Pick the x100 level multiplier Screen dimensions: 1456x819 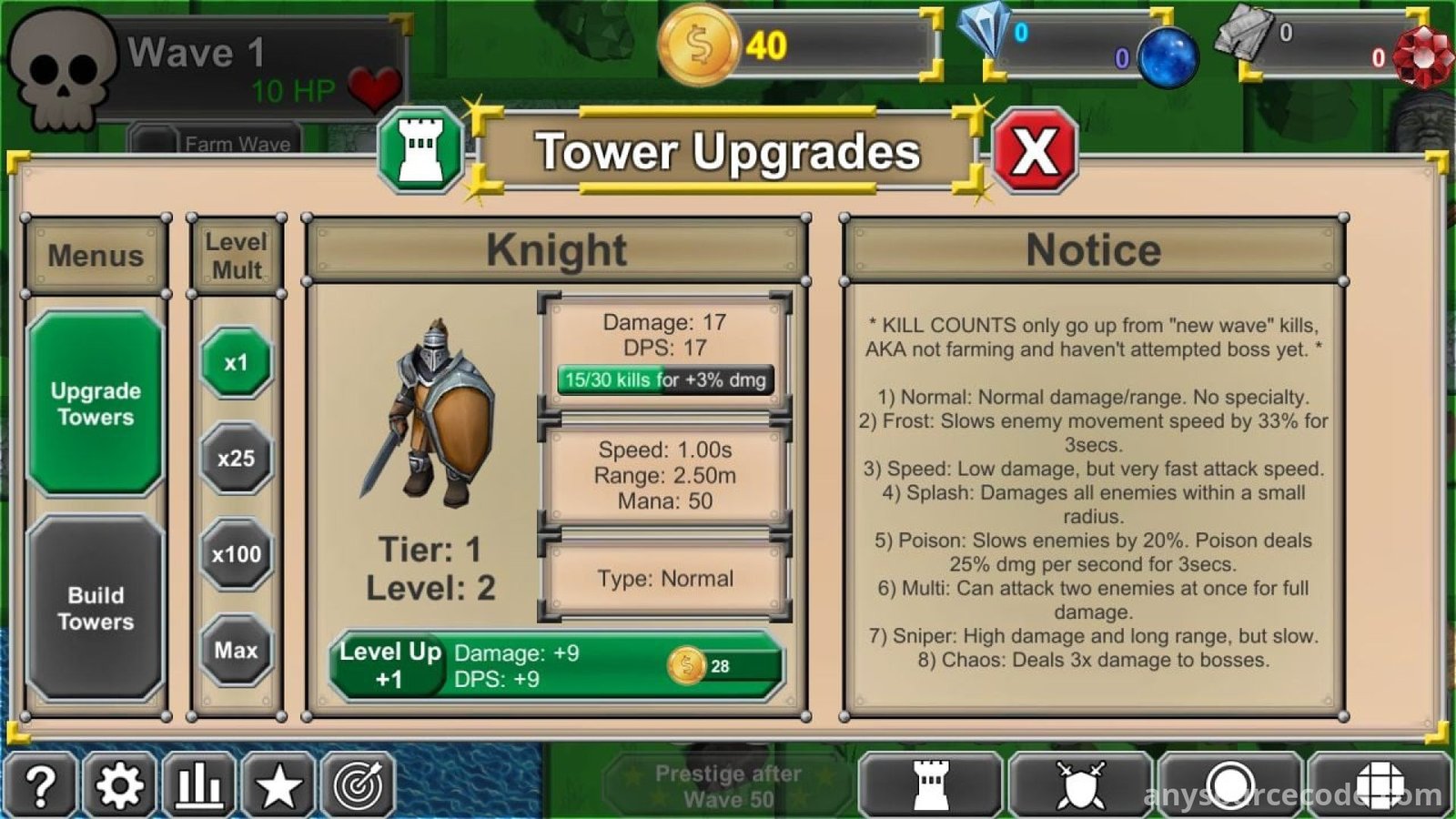click(x=236, y=554)
